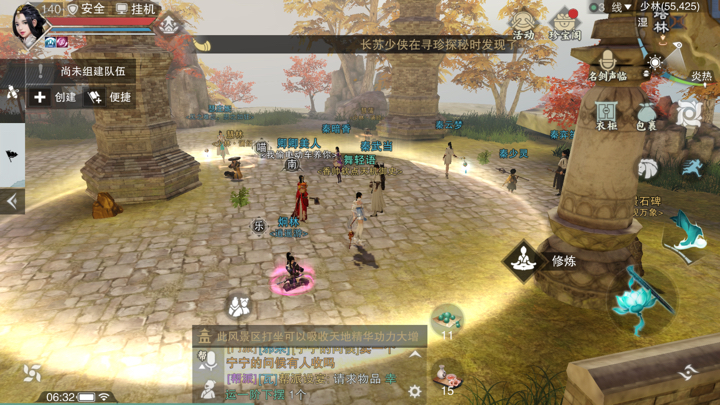Open the 衣柜 wardrobe
Viewport: 720px width, 405px height.
coord(607,115)
